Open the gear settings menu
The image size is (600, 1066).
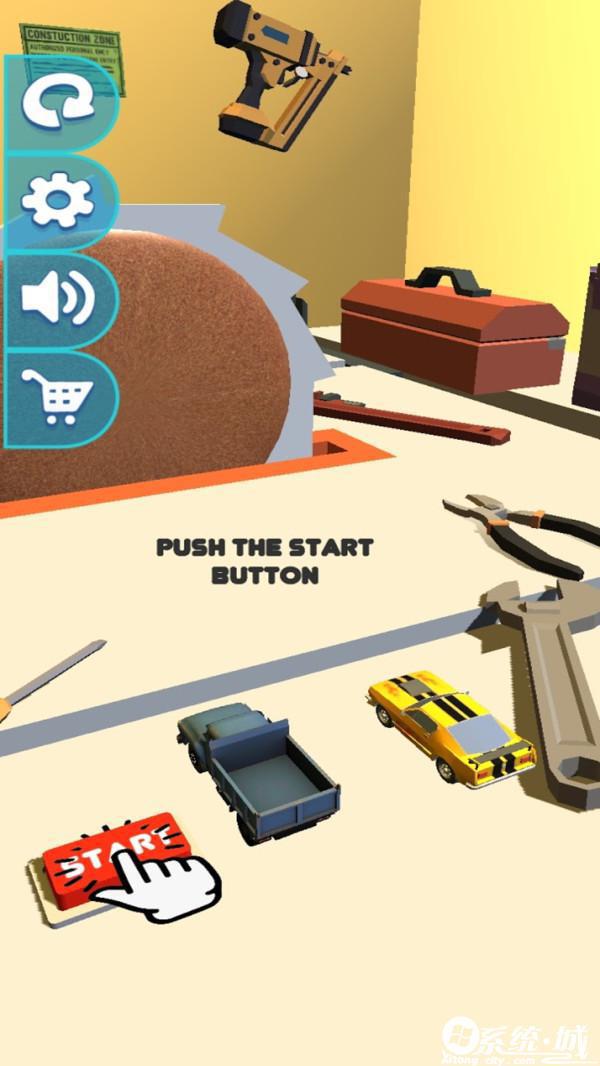[x=57, y=200]
